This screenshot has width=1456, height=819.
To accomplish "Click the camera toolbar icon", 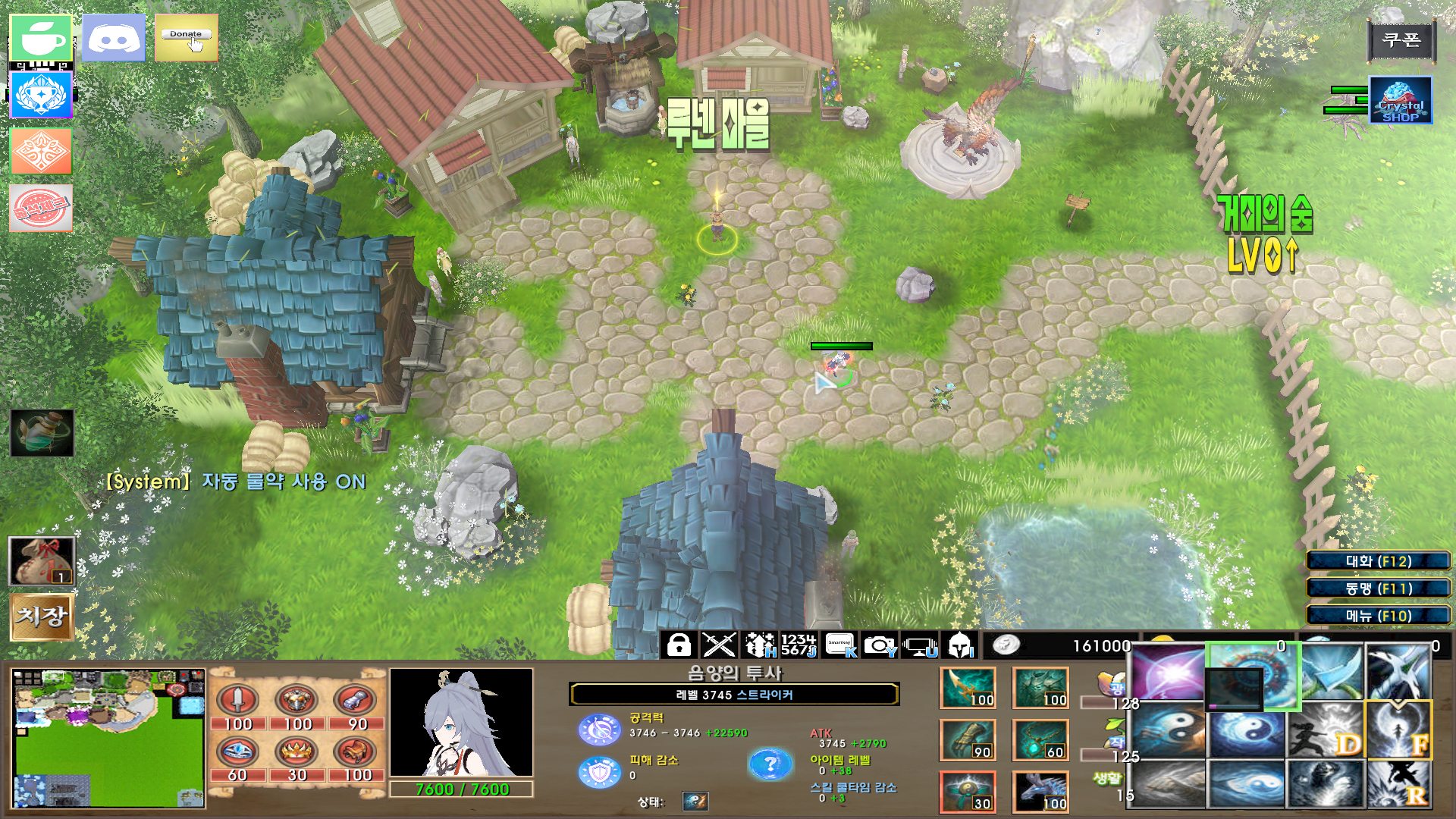I will pos(880,645).
